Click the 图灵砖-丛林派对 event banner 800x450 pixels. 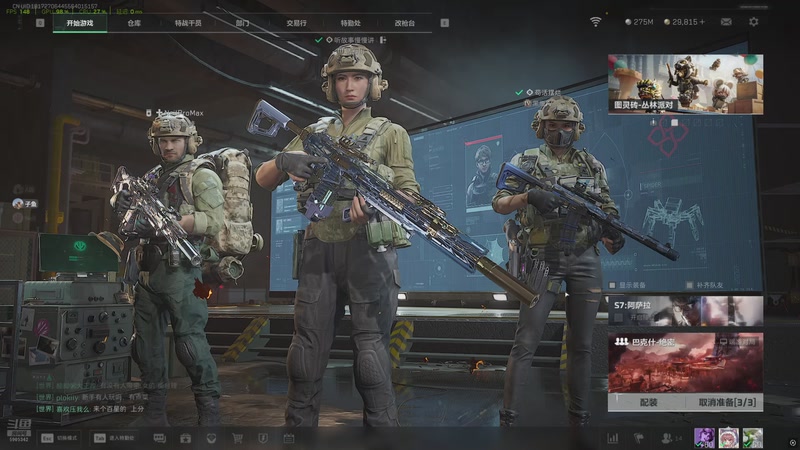click(x=685, y=83)
